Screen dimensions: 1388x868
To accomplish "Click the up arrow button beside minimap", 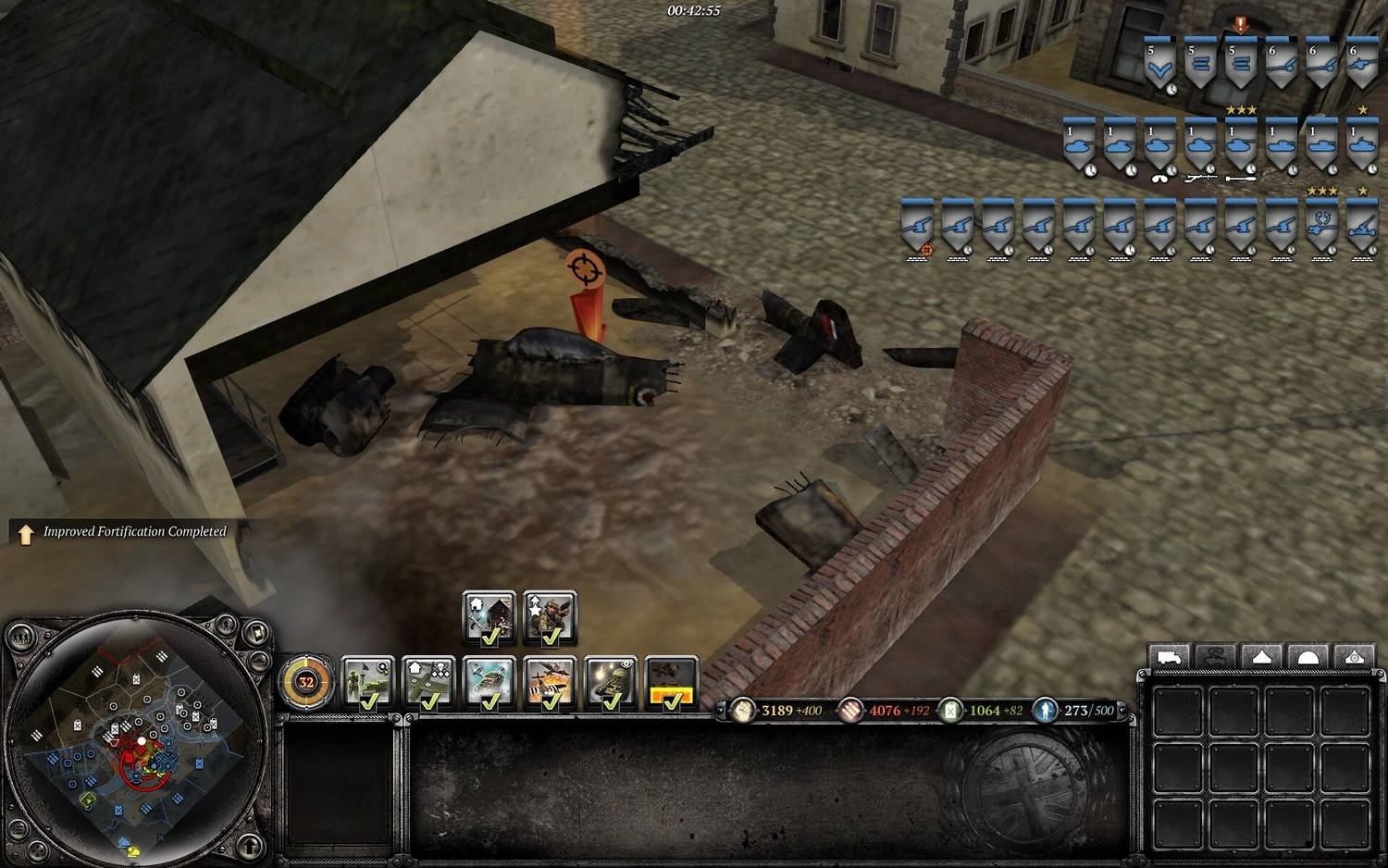I will (250, 845).
